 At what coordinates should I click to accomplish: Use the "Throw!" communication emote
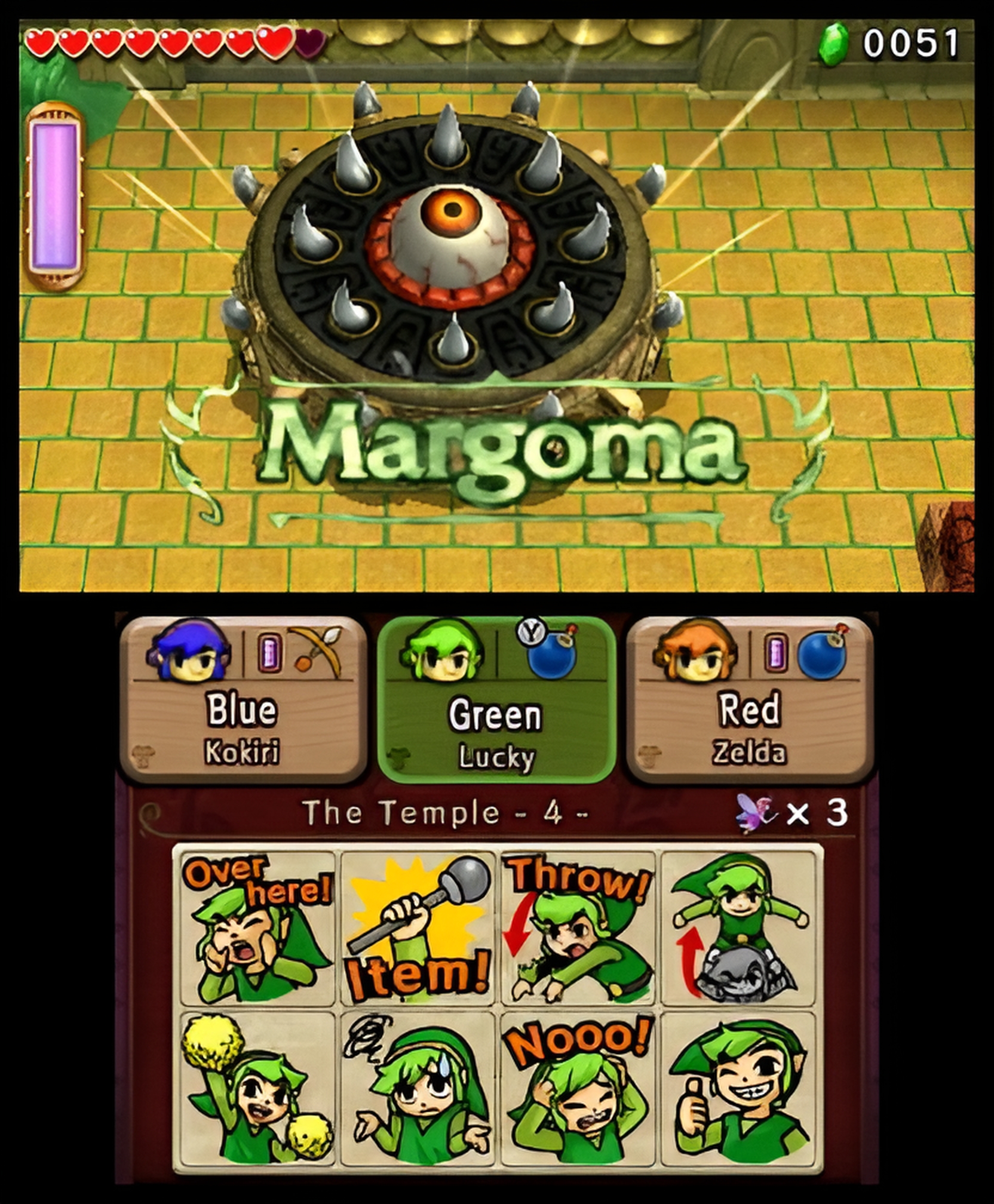[x=578, y=928]
